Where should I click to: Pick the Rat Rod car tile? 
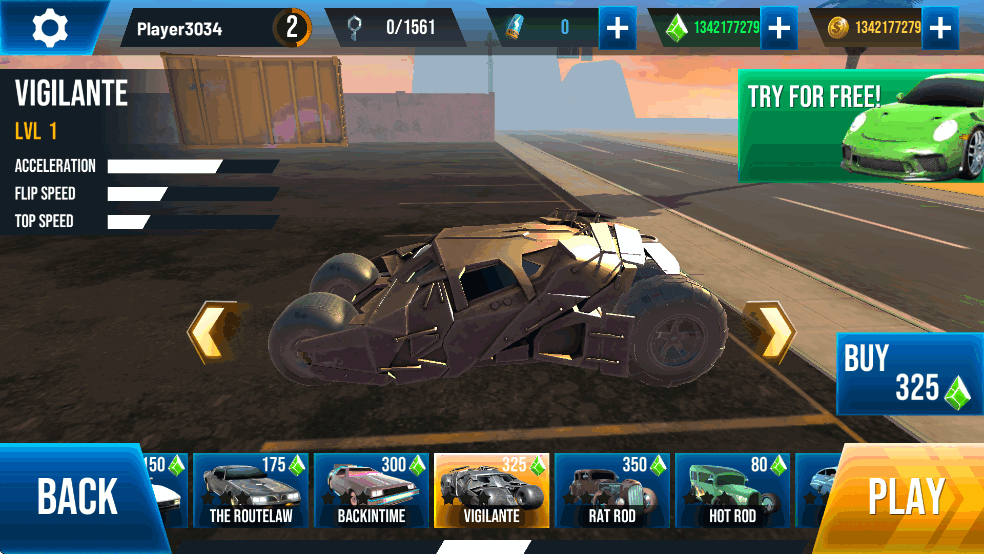point(612,490)
